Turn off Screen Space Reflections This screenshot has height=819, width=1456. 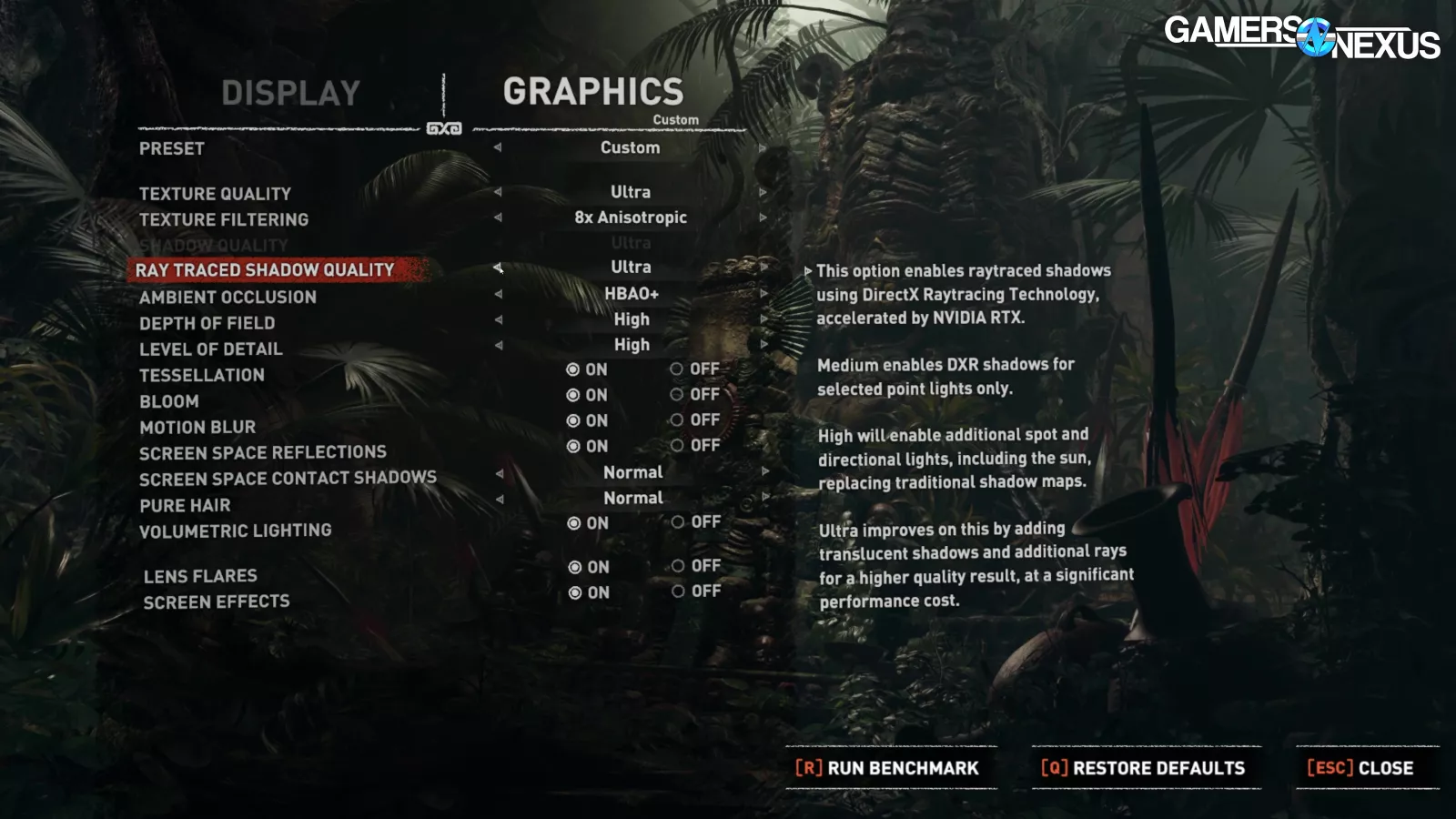click(677, 446)
